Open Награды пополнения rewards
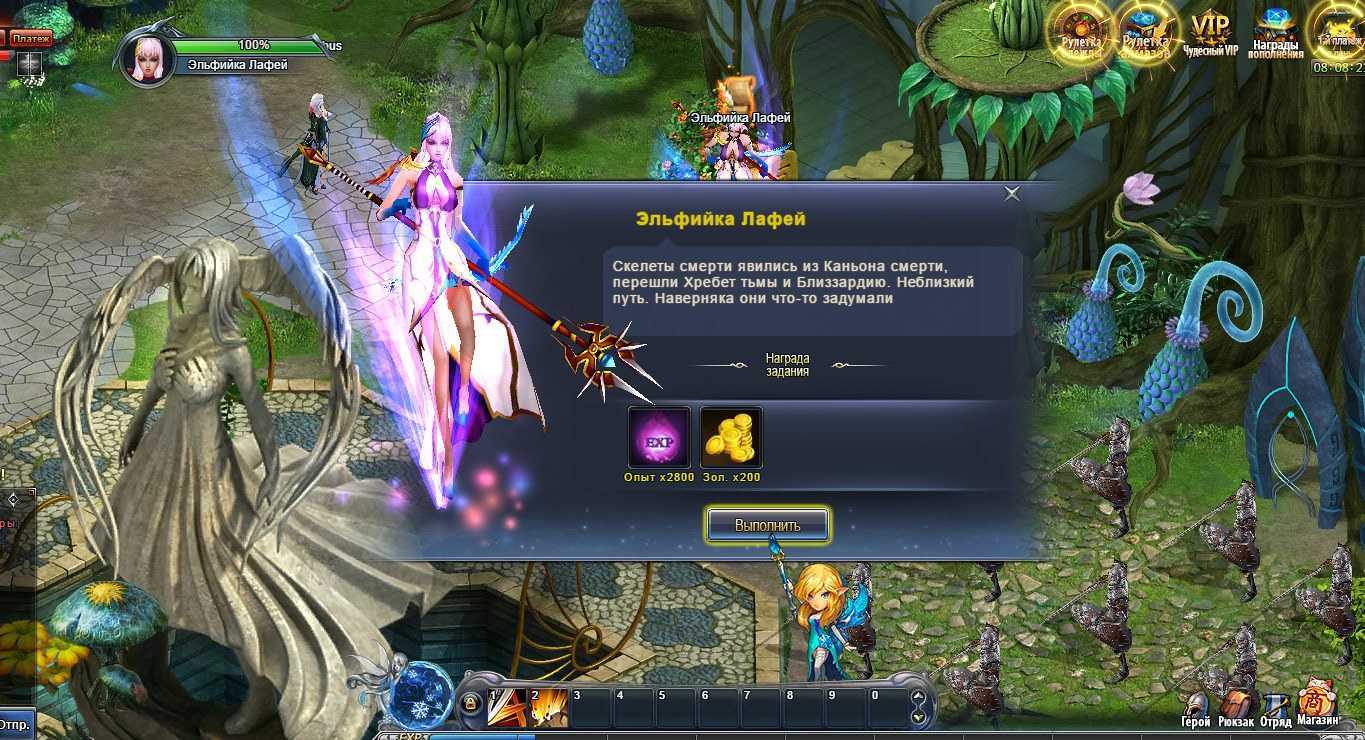The image size is (1365, 740). coord(1275,34)
